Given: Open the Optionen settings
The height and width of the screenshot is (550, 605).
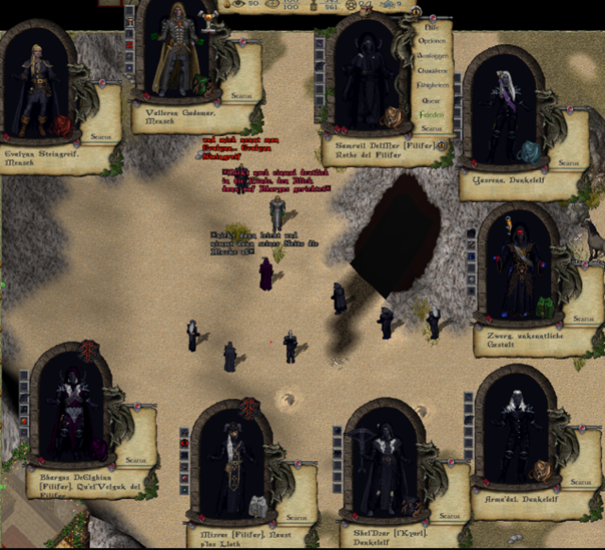Looking at the screenshot, I should [x=432, y=43].
